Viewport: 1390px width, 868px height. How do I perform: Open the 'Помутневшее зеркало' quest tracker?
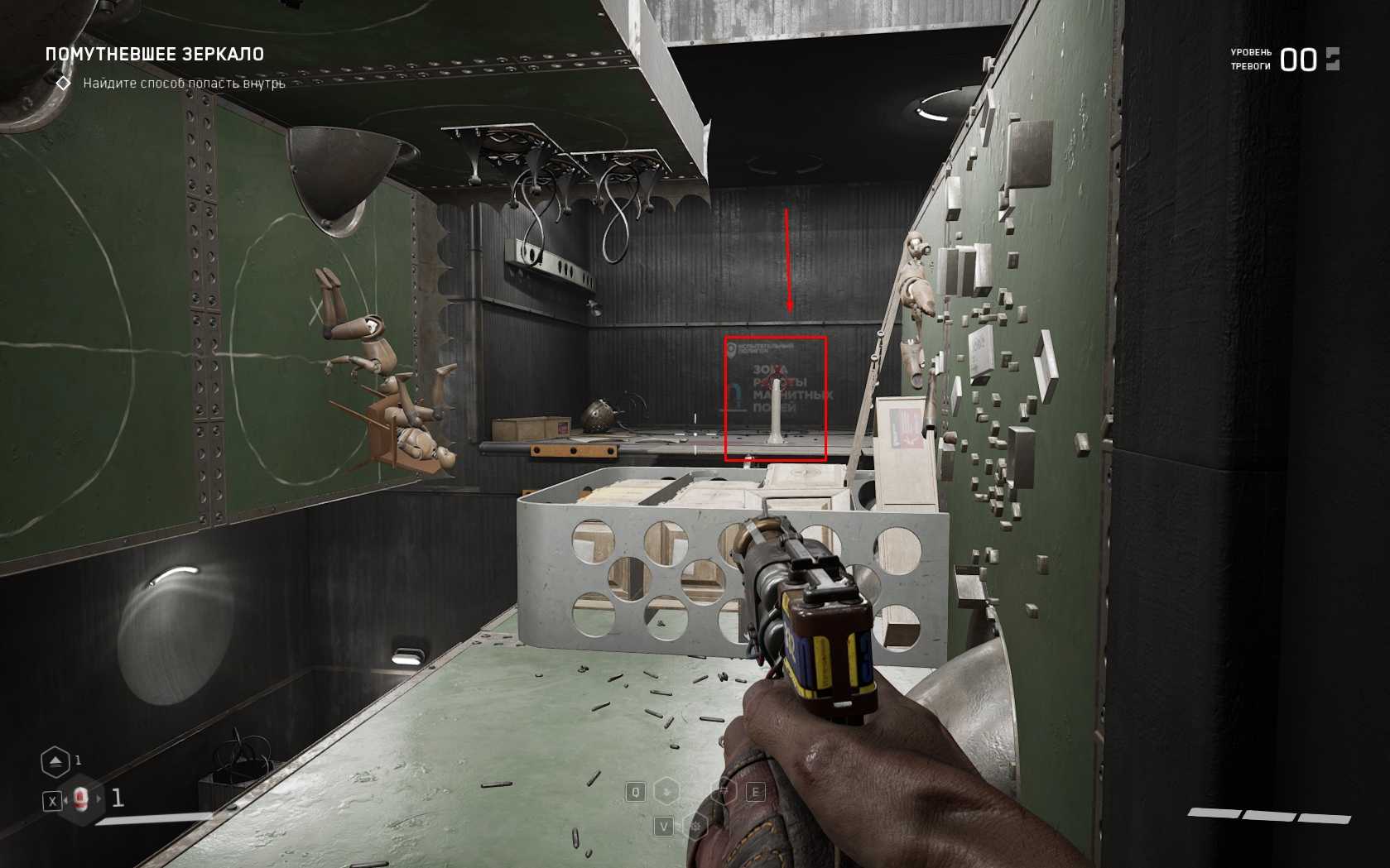155,55
